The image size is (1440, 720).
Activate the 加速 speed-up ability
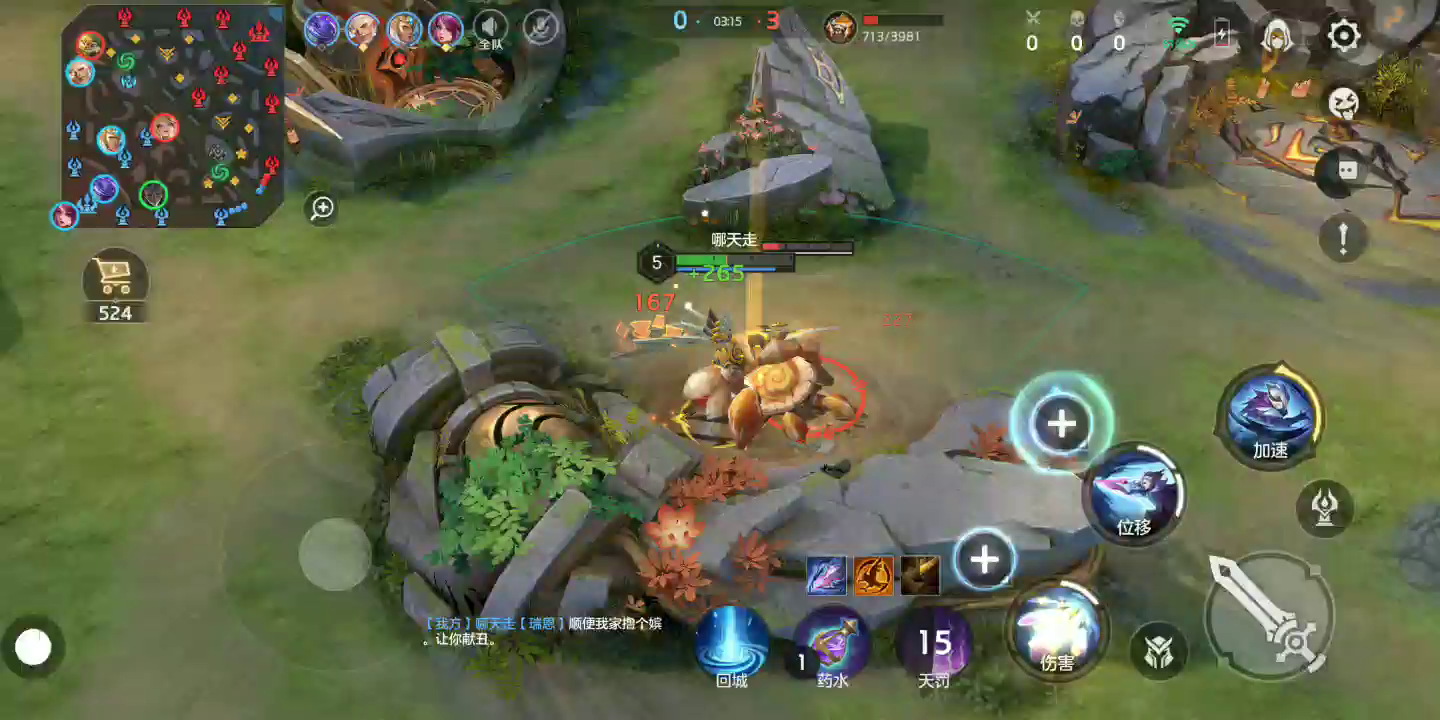(x=1270, y=416)
